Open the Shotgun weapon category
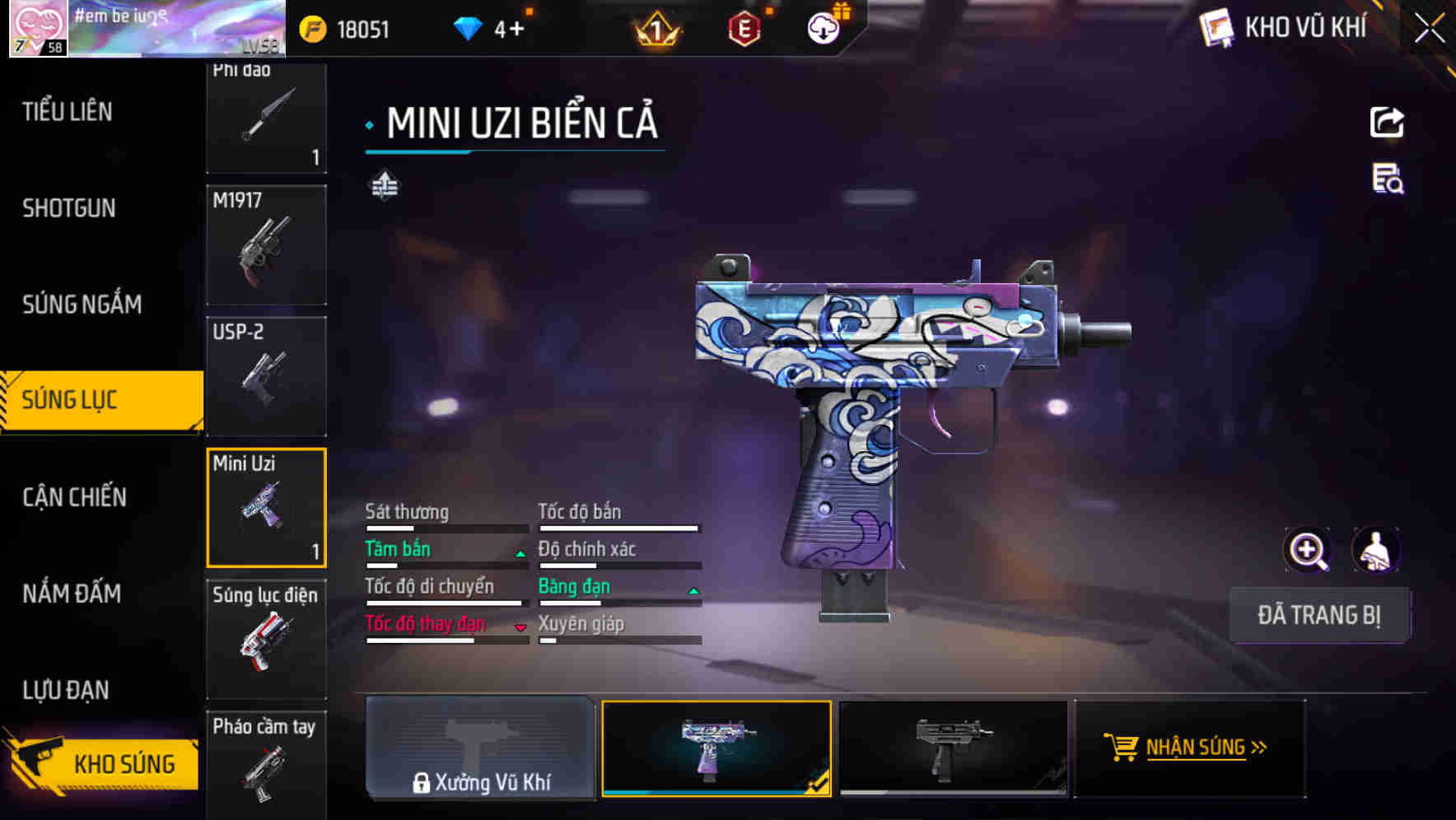The width and height of the screenshot is (1456, 820). pyautogui.click(x=69, y=208)
